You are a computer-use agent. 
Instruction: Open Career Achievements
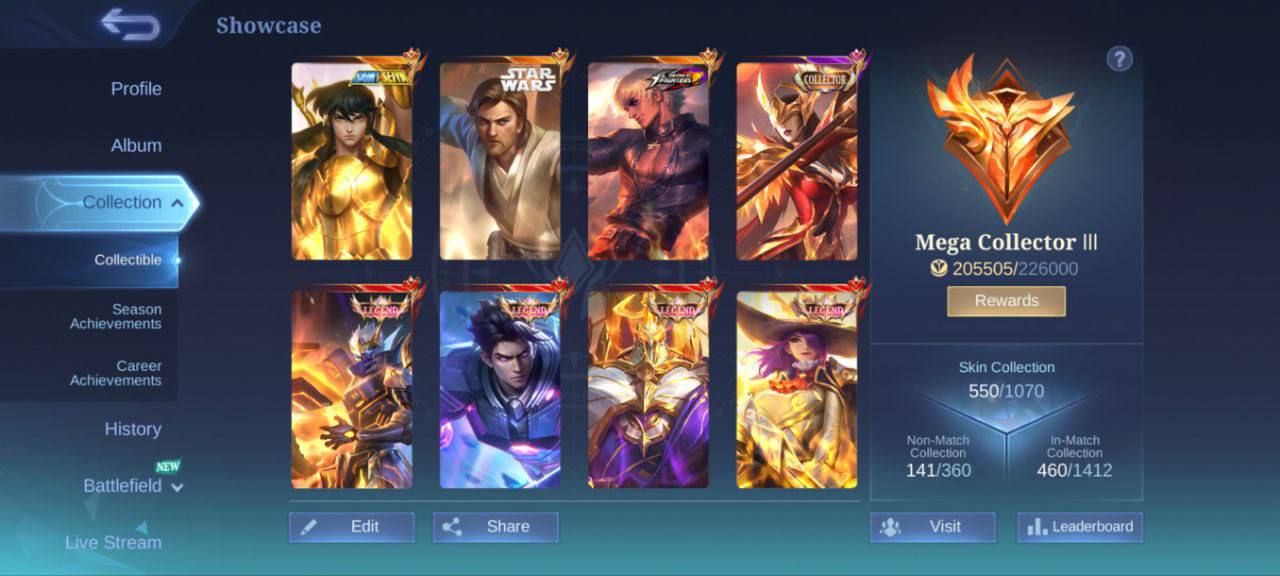[116, 373]
